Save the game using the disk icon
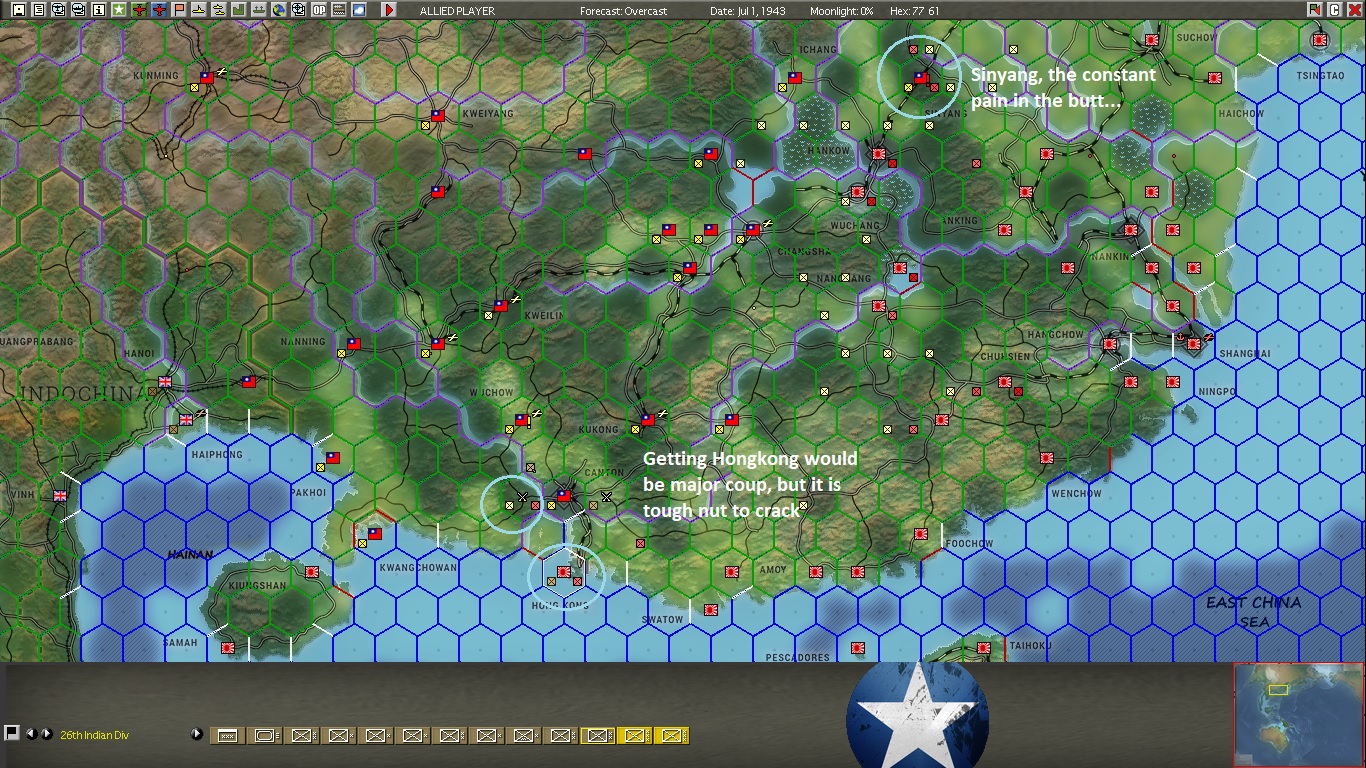Image resolution: width=1366 pixels, height=768 pixels. coord(18,9)
